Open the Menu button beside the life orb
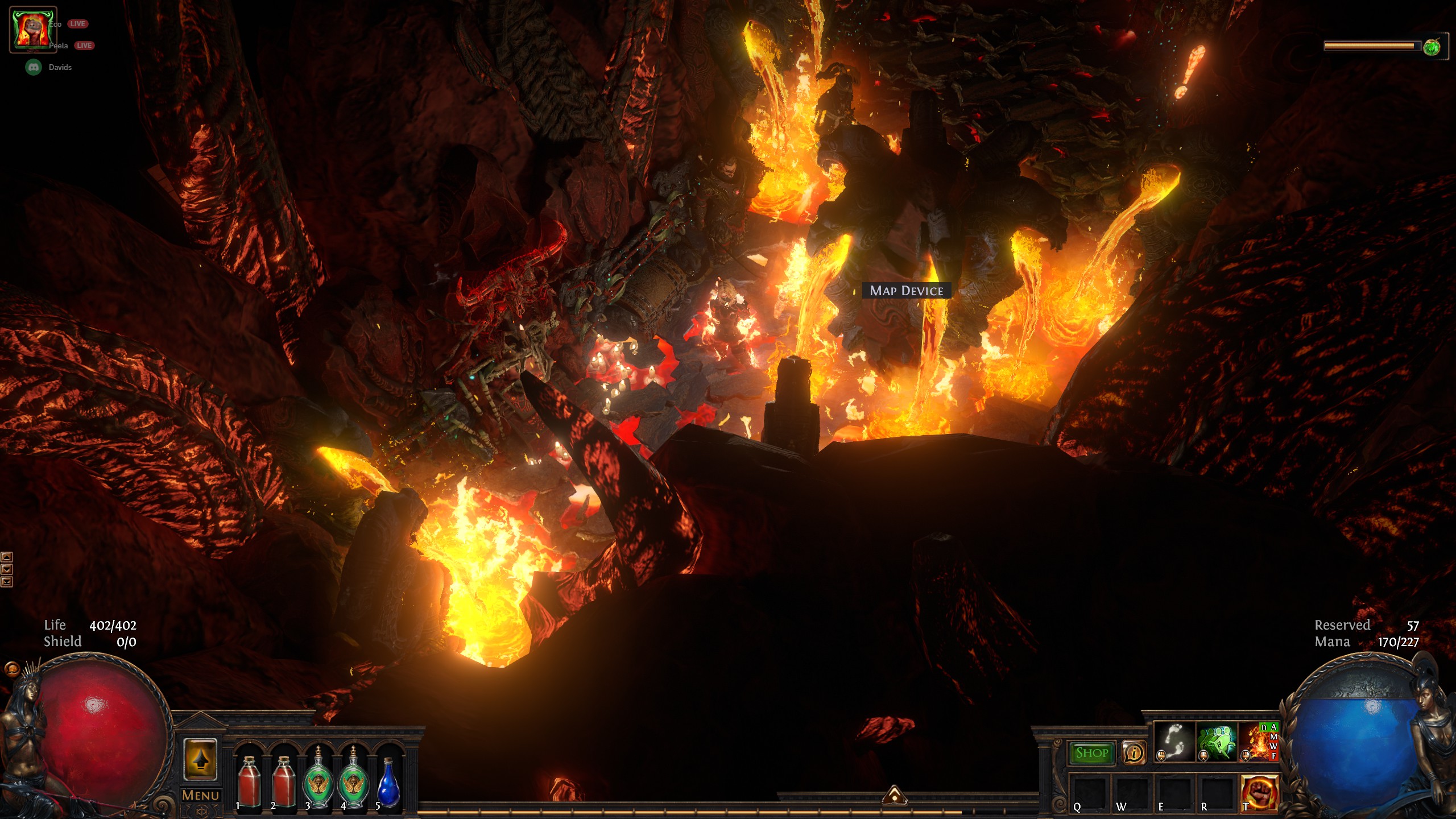The height and width of the screenshot is (819, 1456). 200,795
